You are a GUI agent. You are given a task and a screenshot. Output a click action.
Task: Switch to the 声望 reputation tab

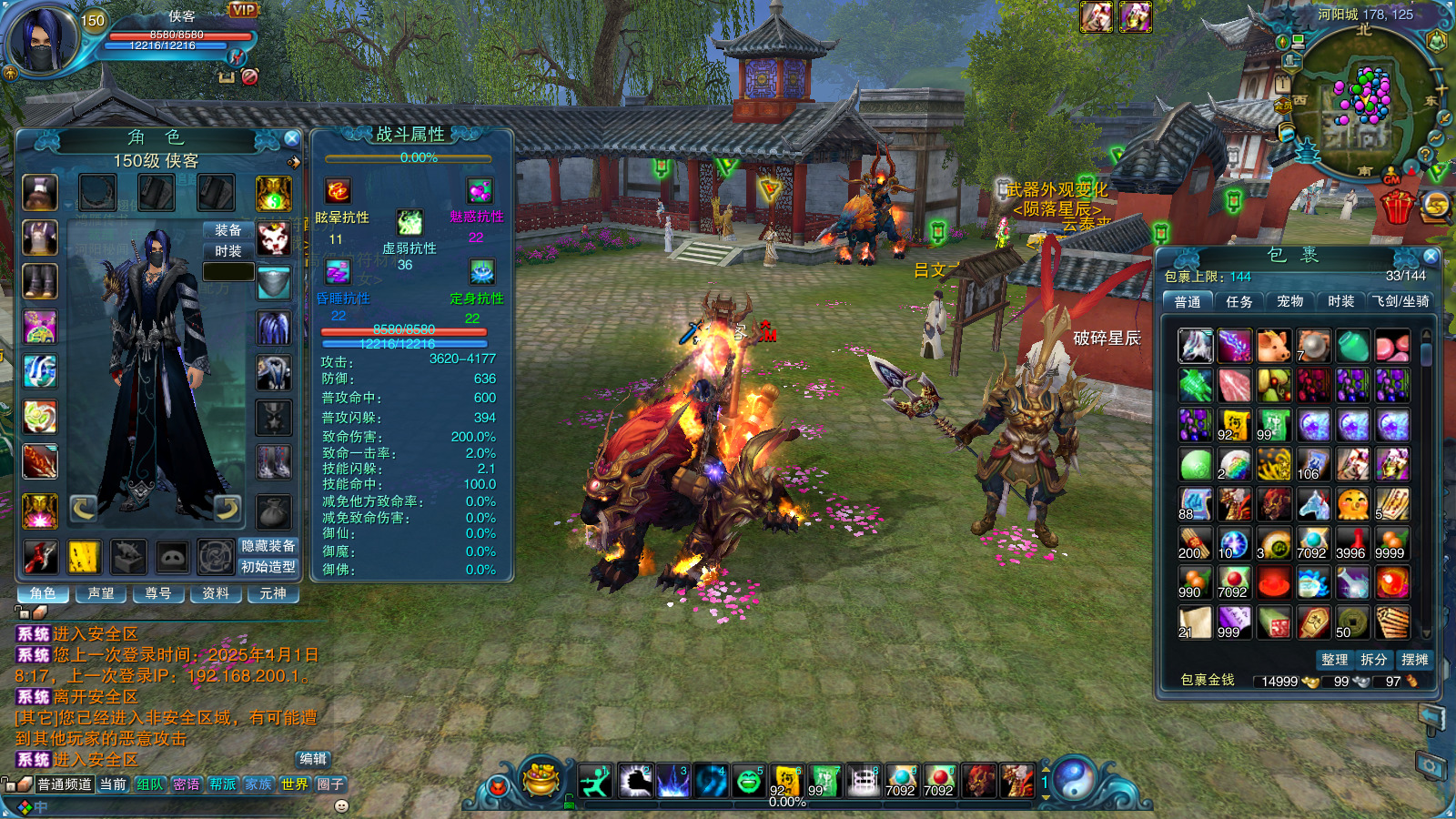(101, 593)
